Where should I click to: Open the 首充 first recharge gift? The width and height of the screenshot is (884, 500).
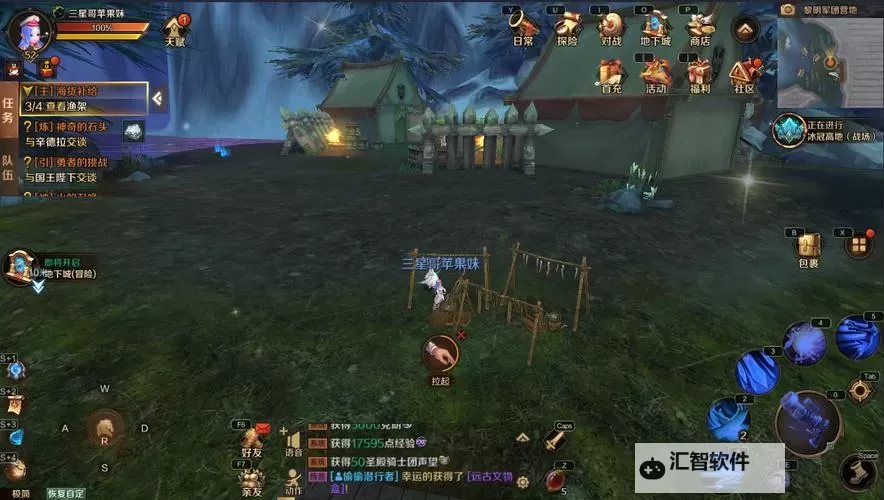[x=611, y=74]
